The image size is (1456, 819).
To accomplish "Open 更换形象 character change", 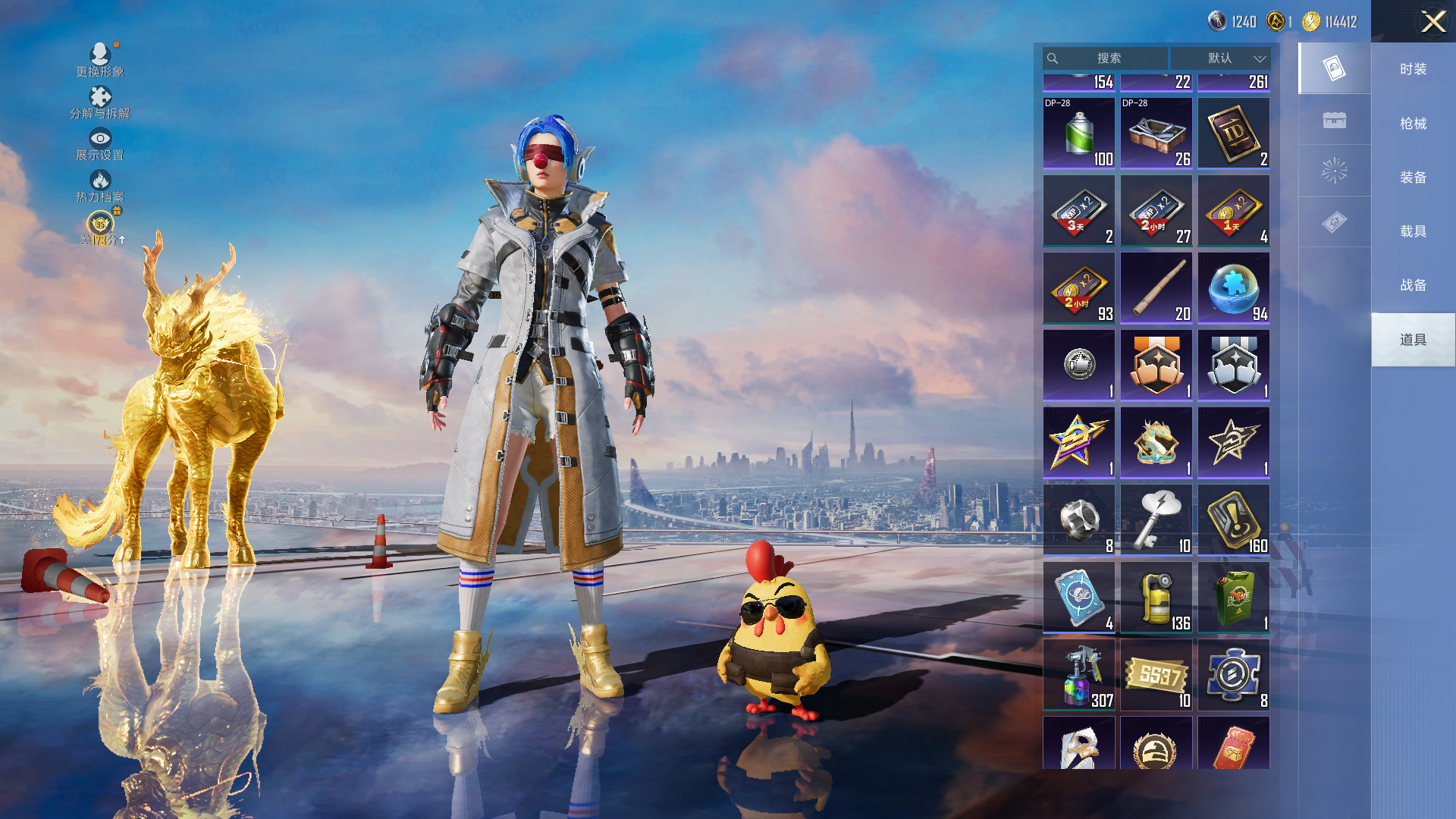I will pyautogui.click(x=100, y=60).
